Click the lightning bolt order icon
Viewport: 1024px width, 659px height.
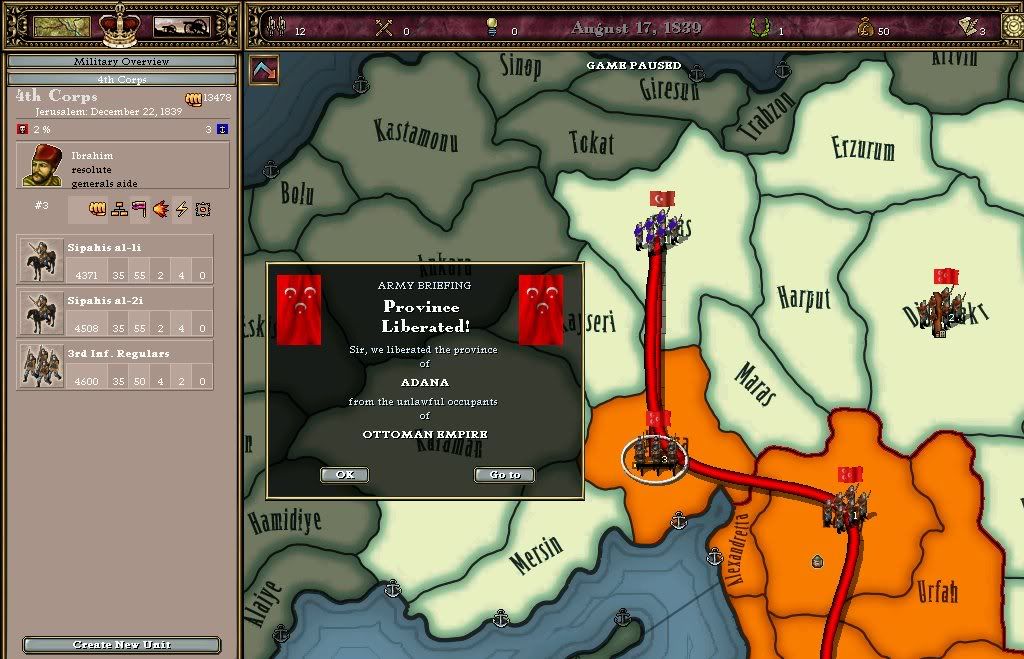click(x=182, y=209)
